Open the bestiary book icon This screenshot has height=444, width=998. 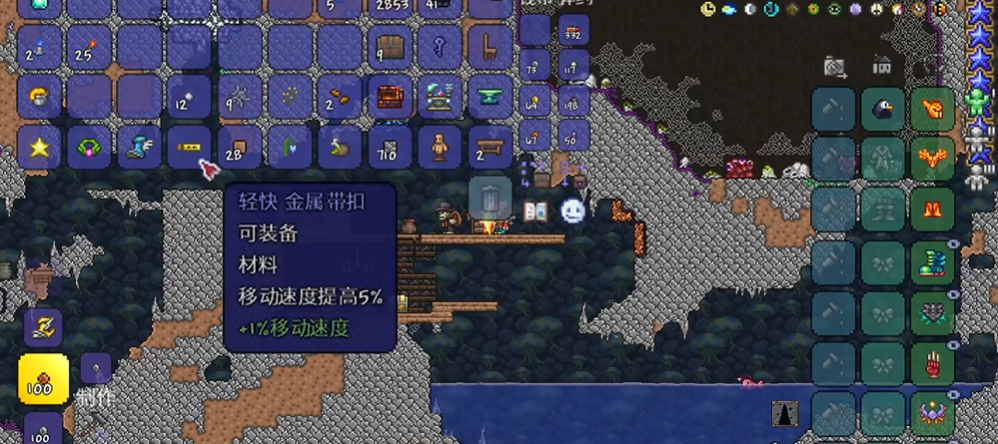pyautogui.click(x=535, y=211)
